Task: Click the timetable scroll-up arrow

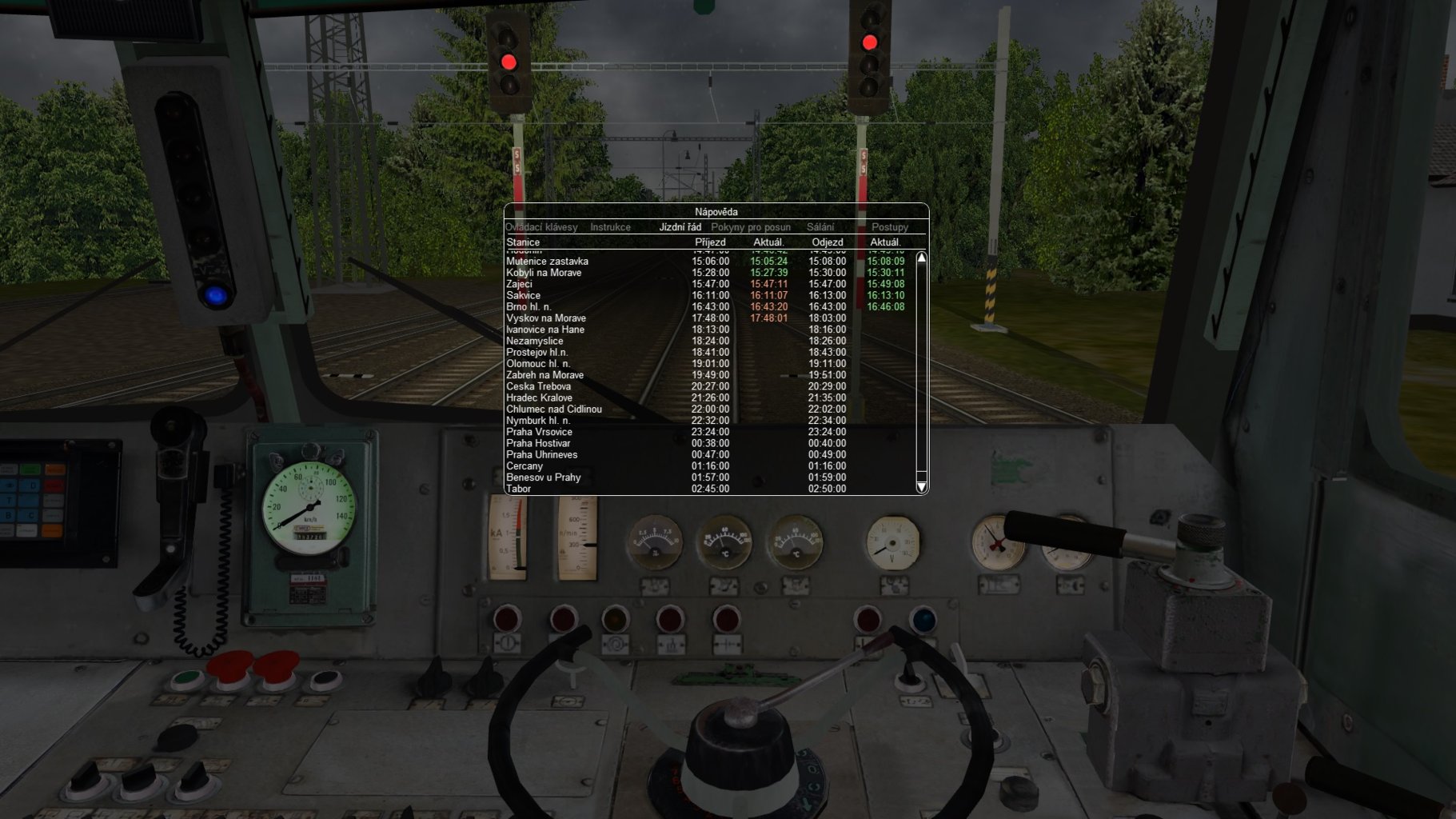Action: (921, 258)
